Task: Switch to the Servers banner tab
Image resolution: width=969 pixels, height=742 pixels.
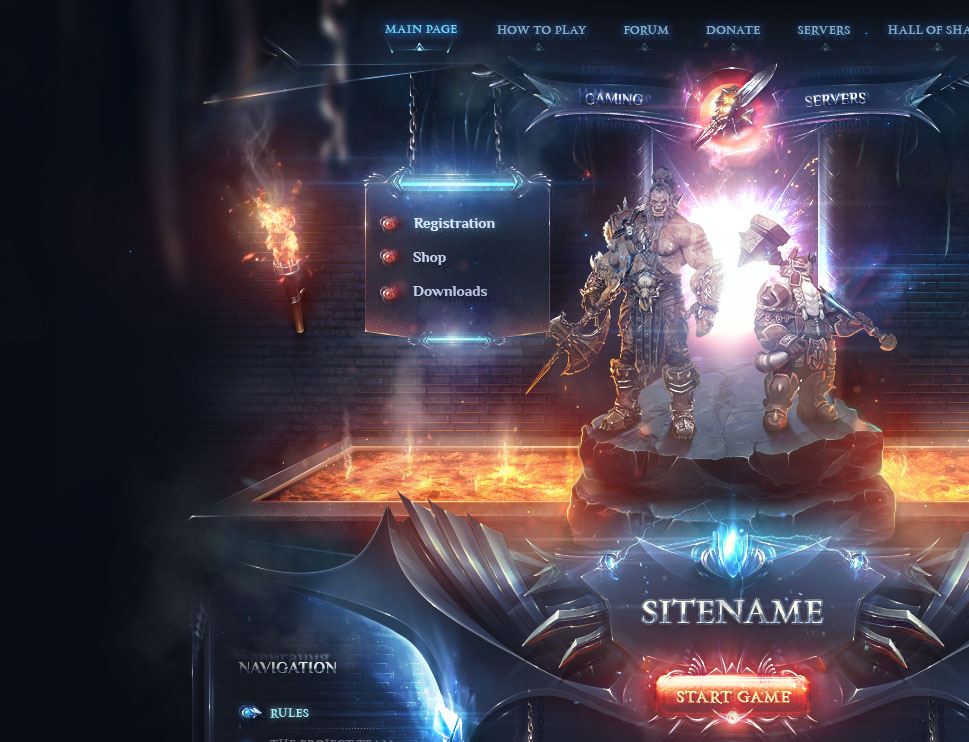Action: tap(835, 99)
